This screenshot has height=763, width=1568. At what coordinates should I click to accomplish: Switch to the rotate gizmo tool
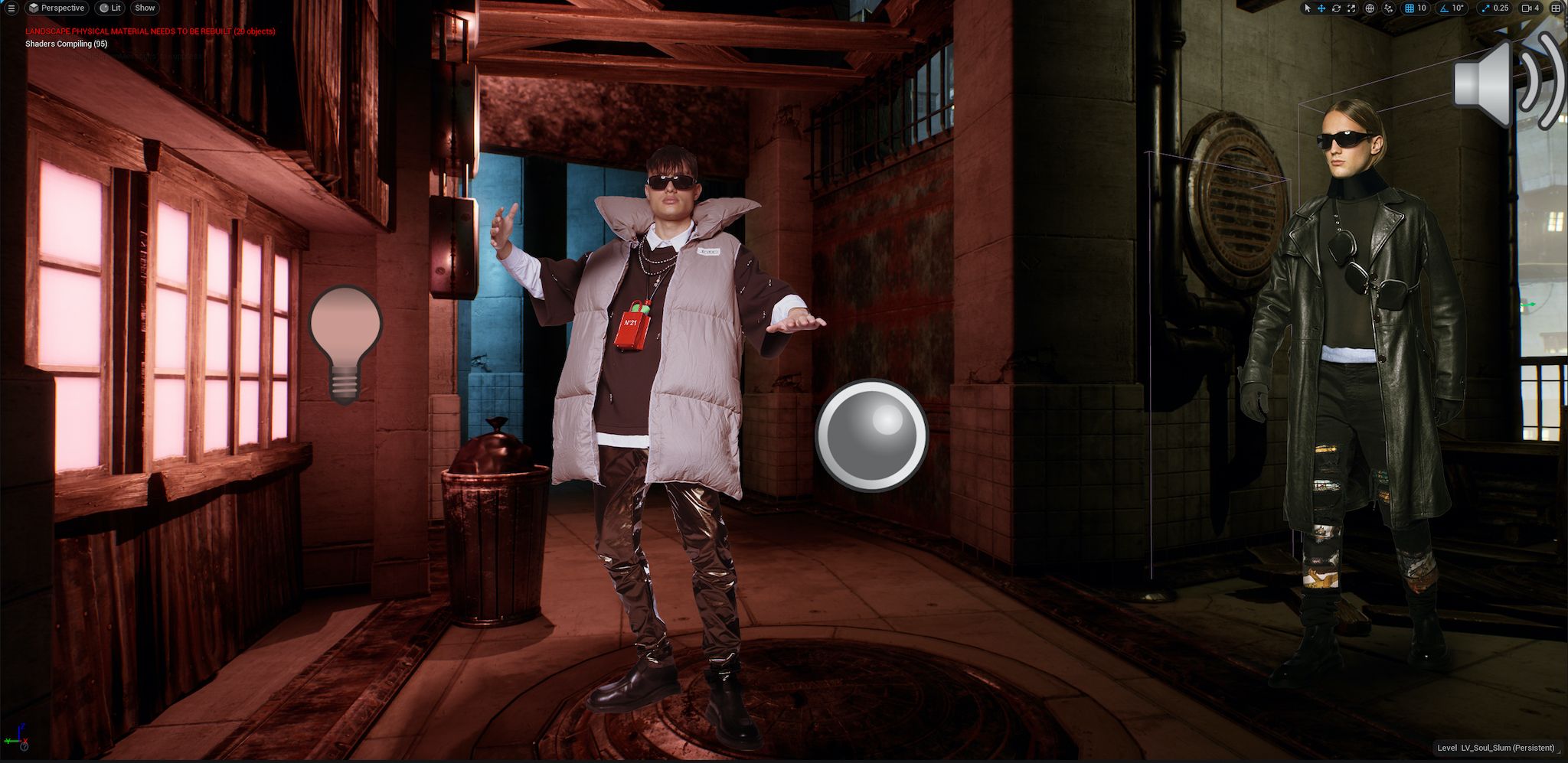point(1336,8)
